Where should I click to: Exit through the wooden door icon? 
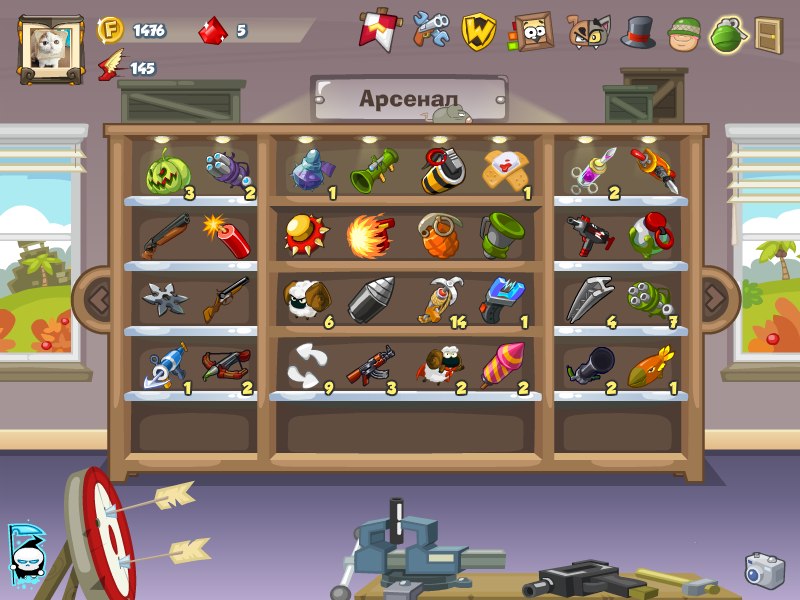(768, 34)
